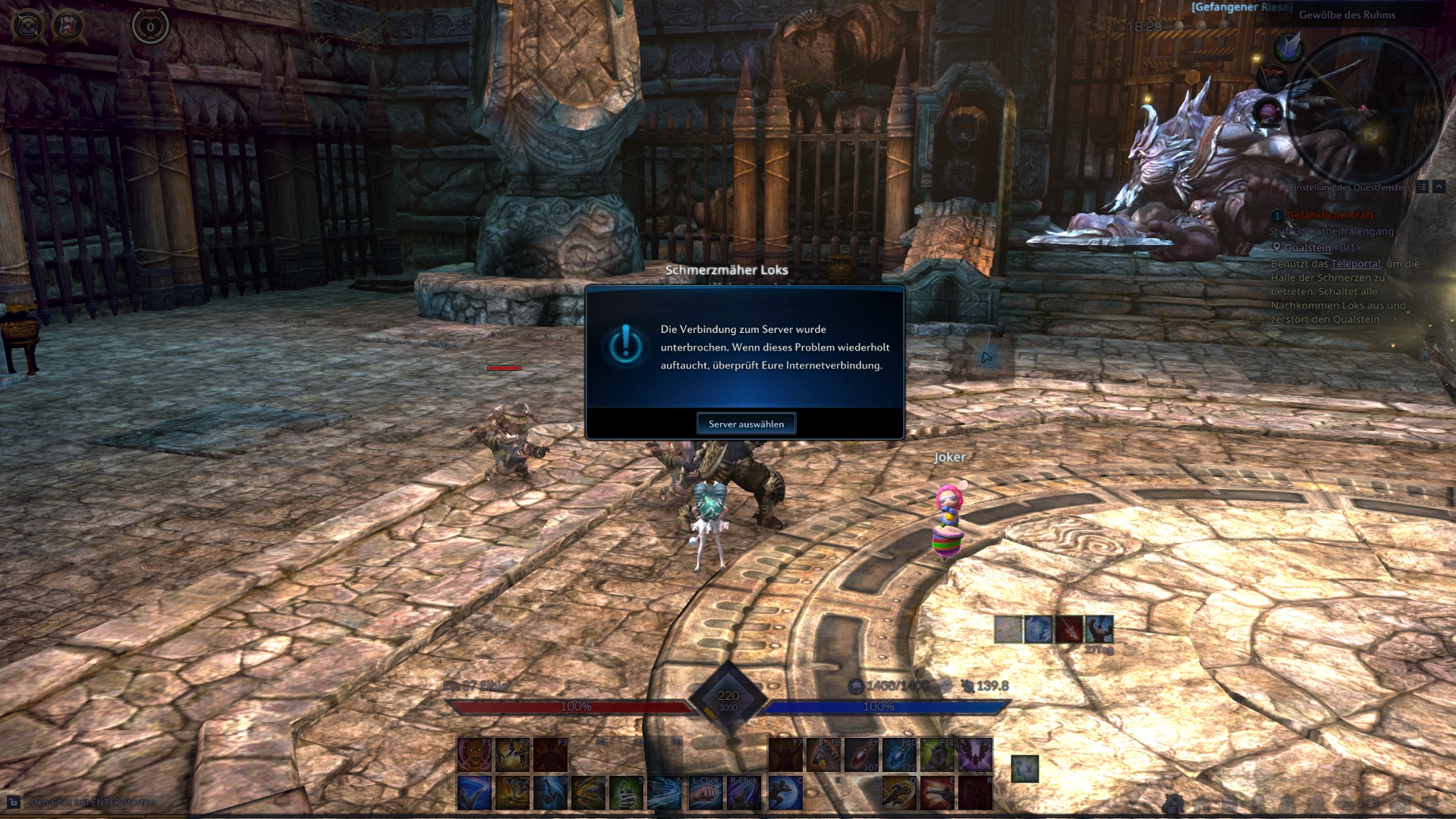The image size is (1456, 819).
Task: Click the quest window list settings button
Action: click(x=1422, y=187)
